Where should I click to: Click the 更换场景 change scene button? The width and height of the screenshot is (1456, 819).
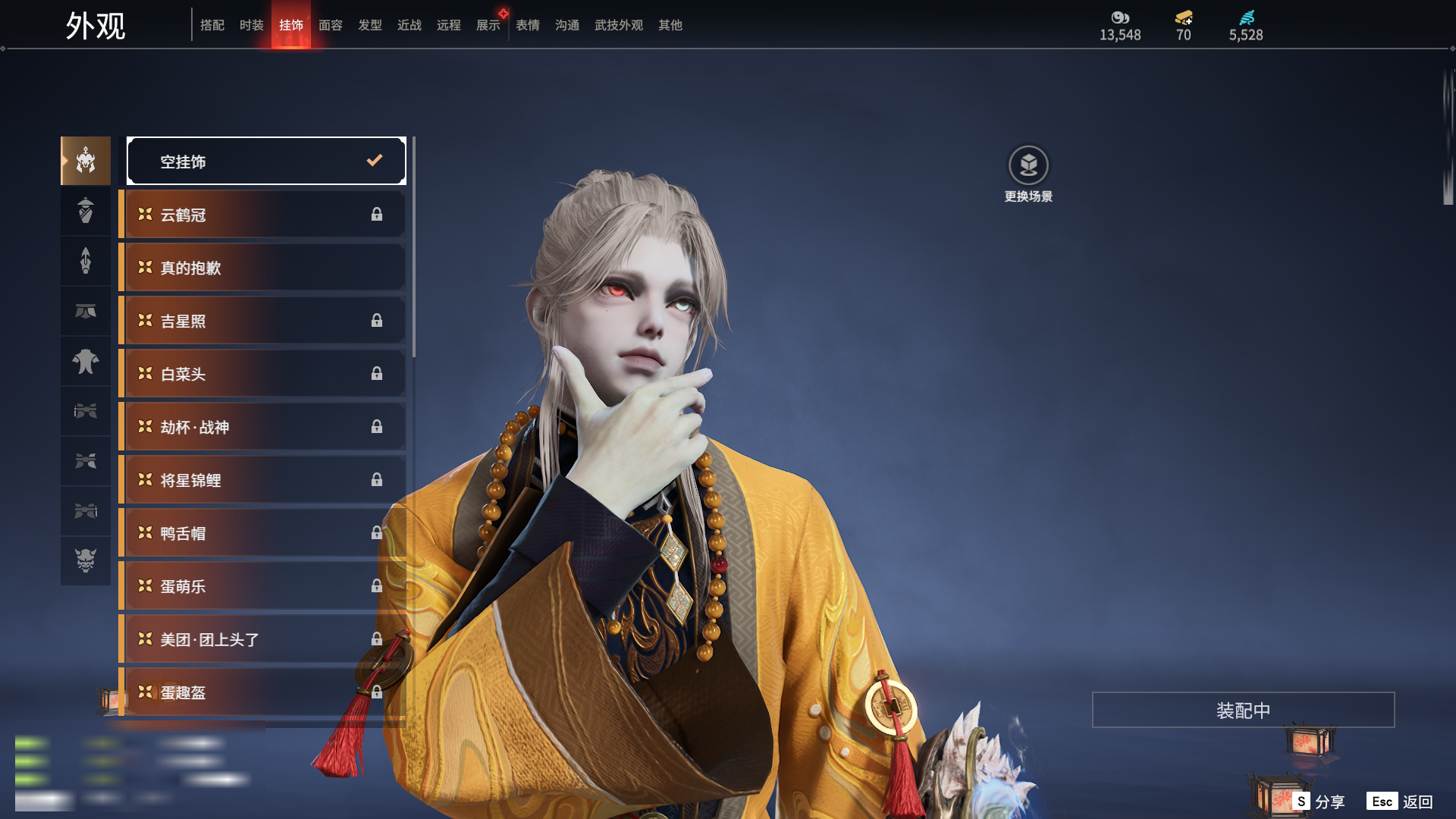pos(1028,174)
